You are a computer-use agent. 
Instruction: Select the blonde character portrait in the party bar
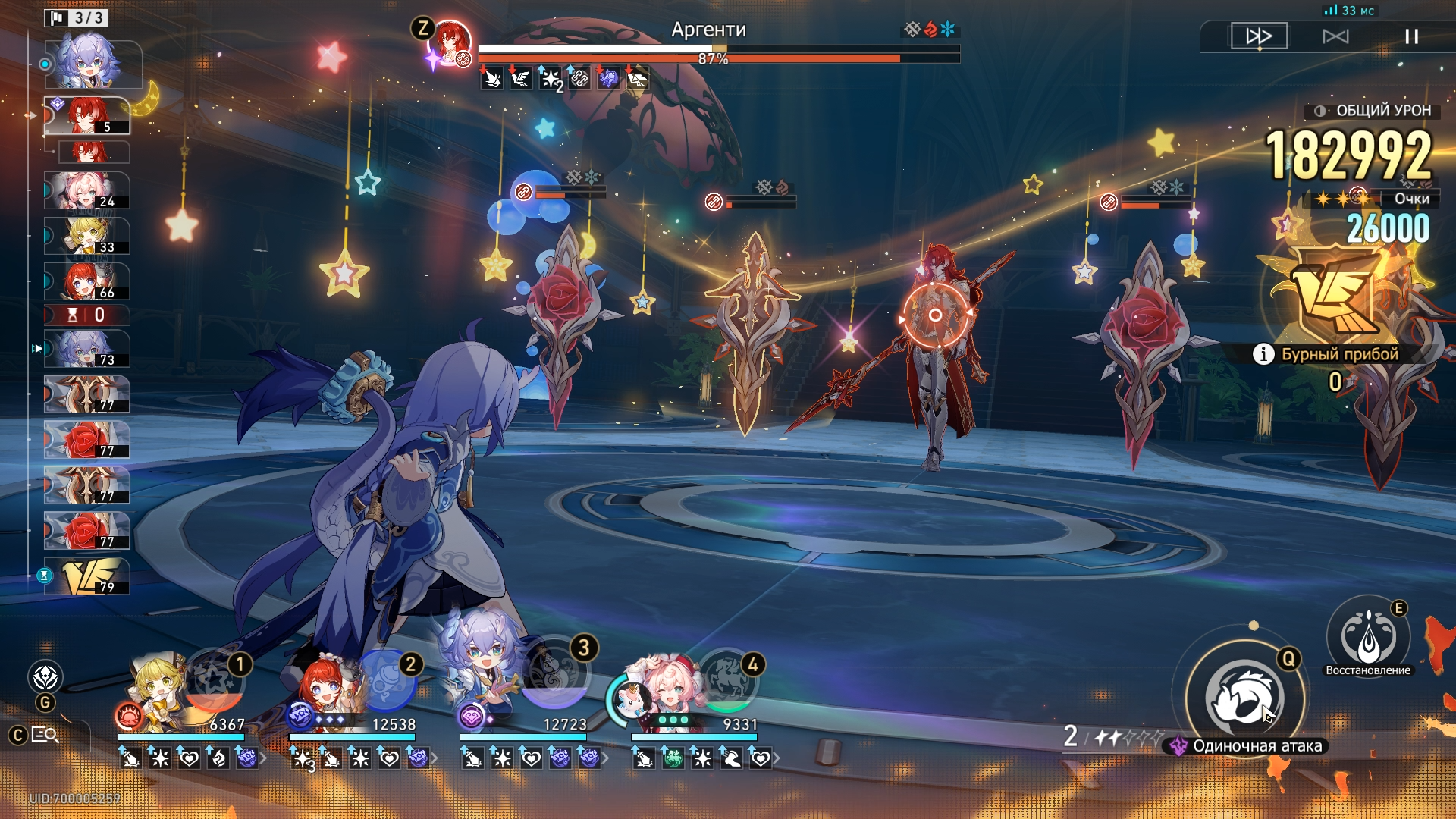click(158, 690)
